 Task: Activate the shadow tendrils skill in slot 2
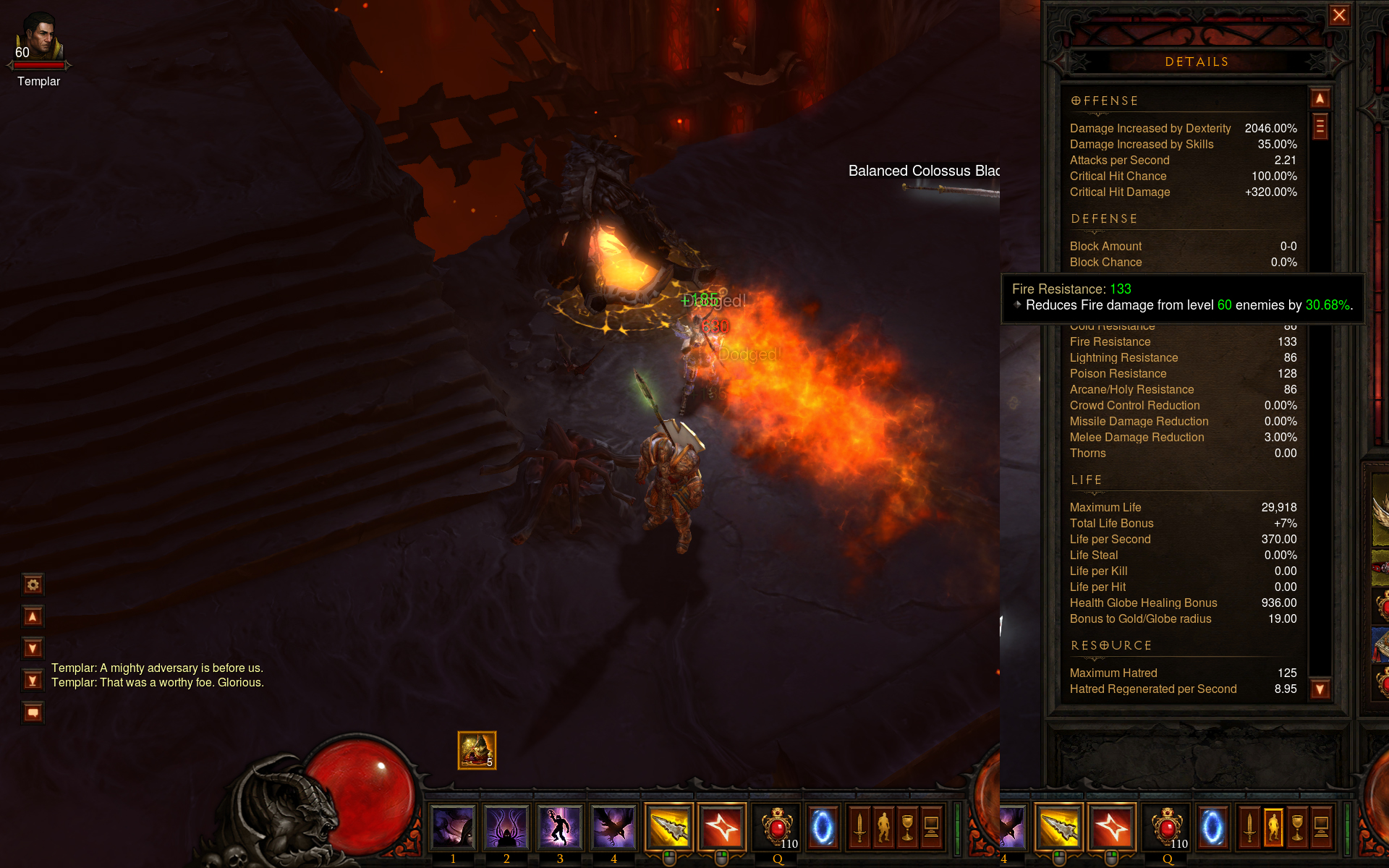[506, 827]
